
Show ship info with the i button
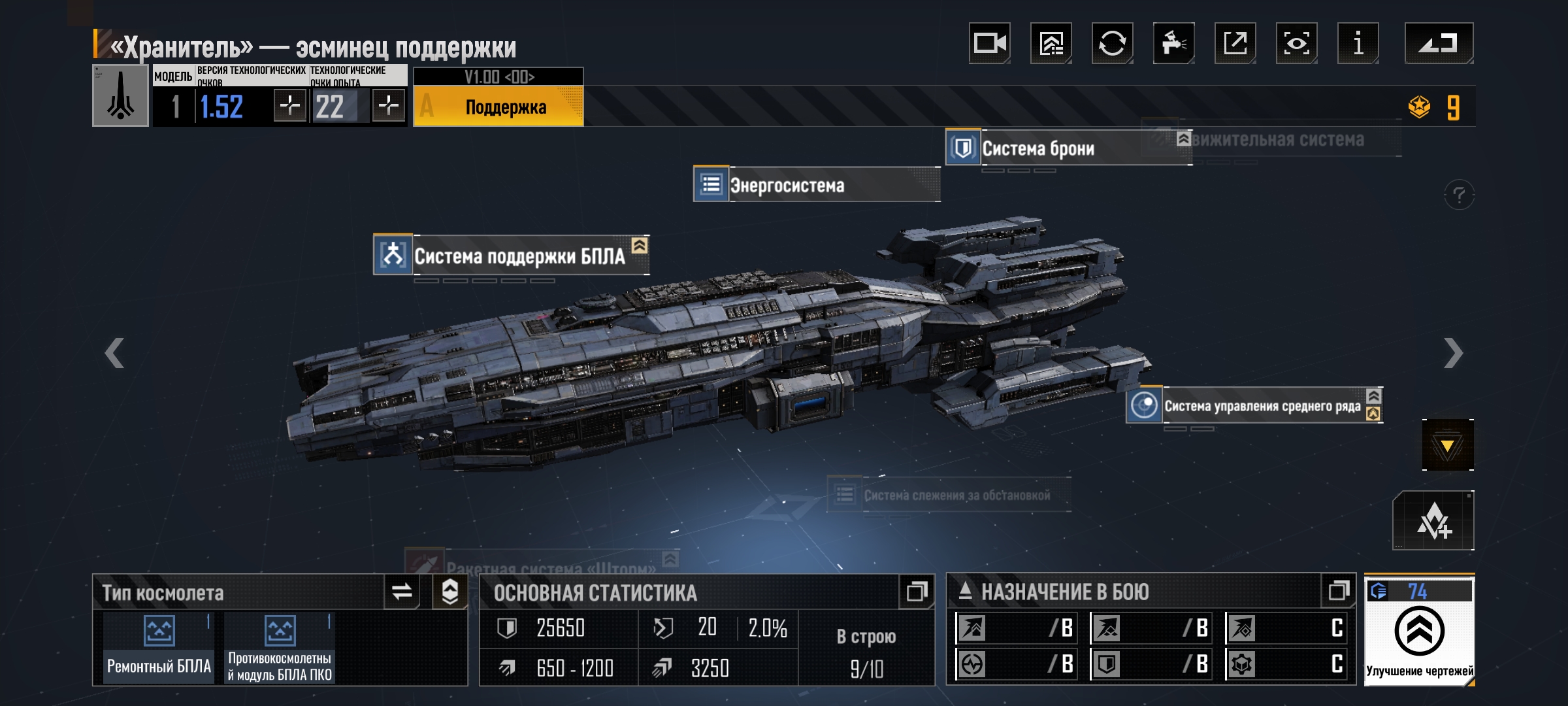pos(1358,44)
